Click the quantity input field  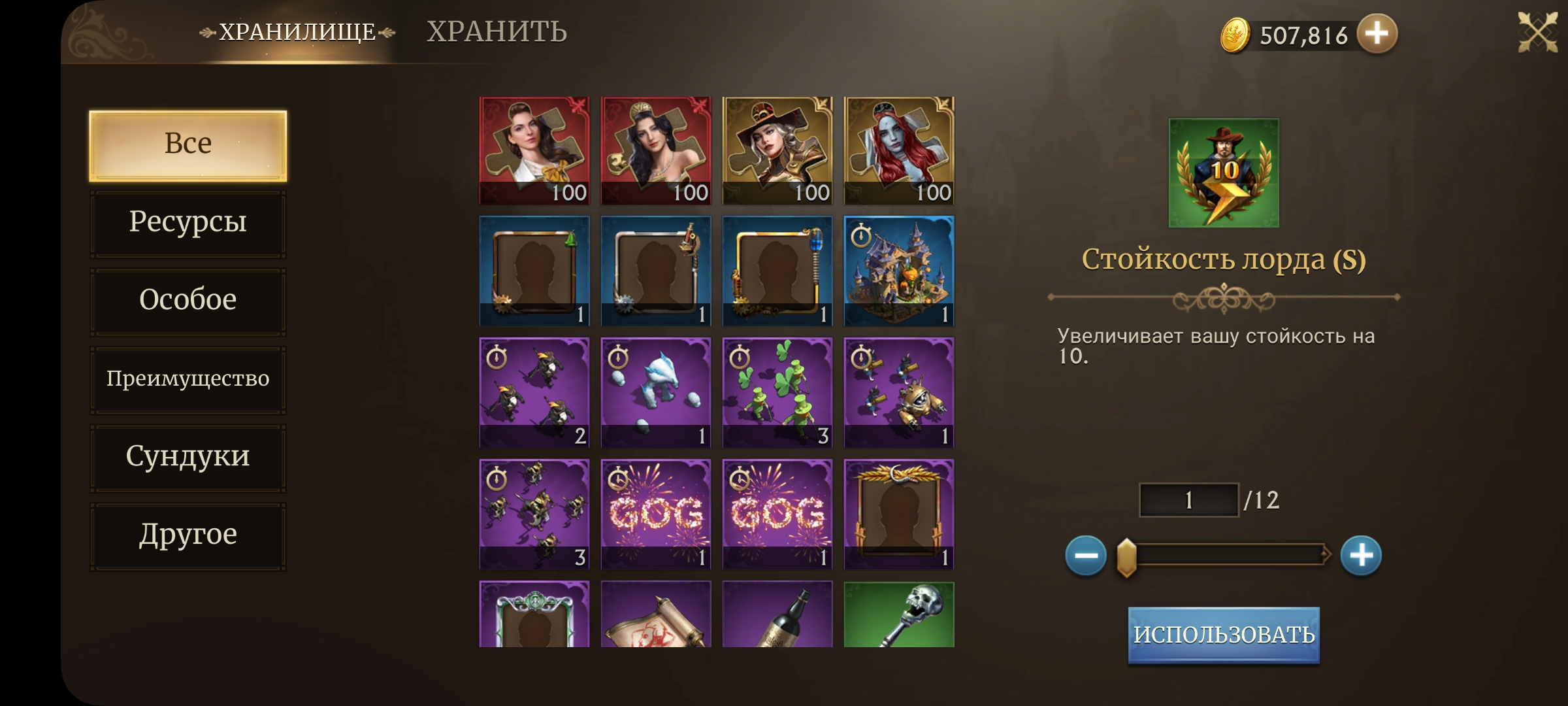[x=1189, y=500]
